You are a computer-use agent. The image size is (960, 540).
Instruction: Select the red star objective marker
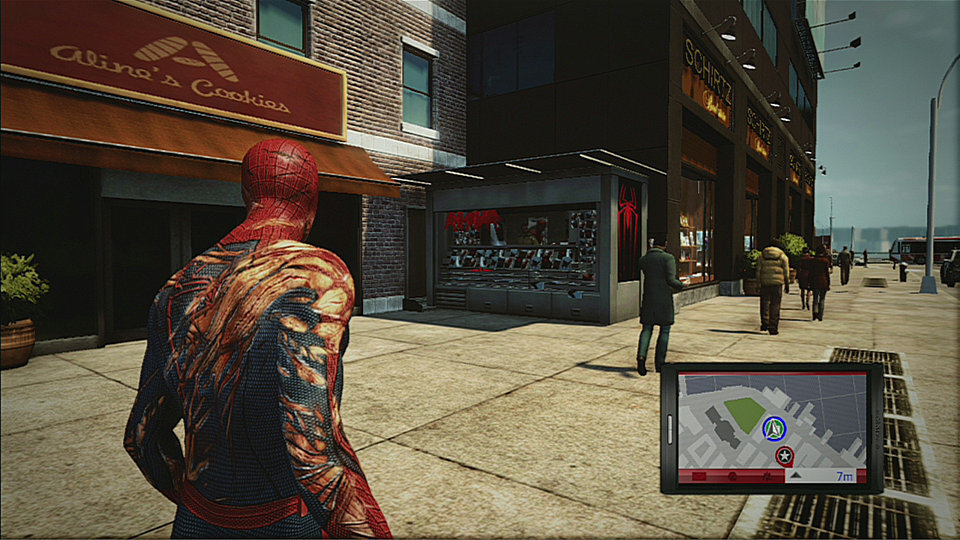click(785, 456)
